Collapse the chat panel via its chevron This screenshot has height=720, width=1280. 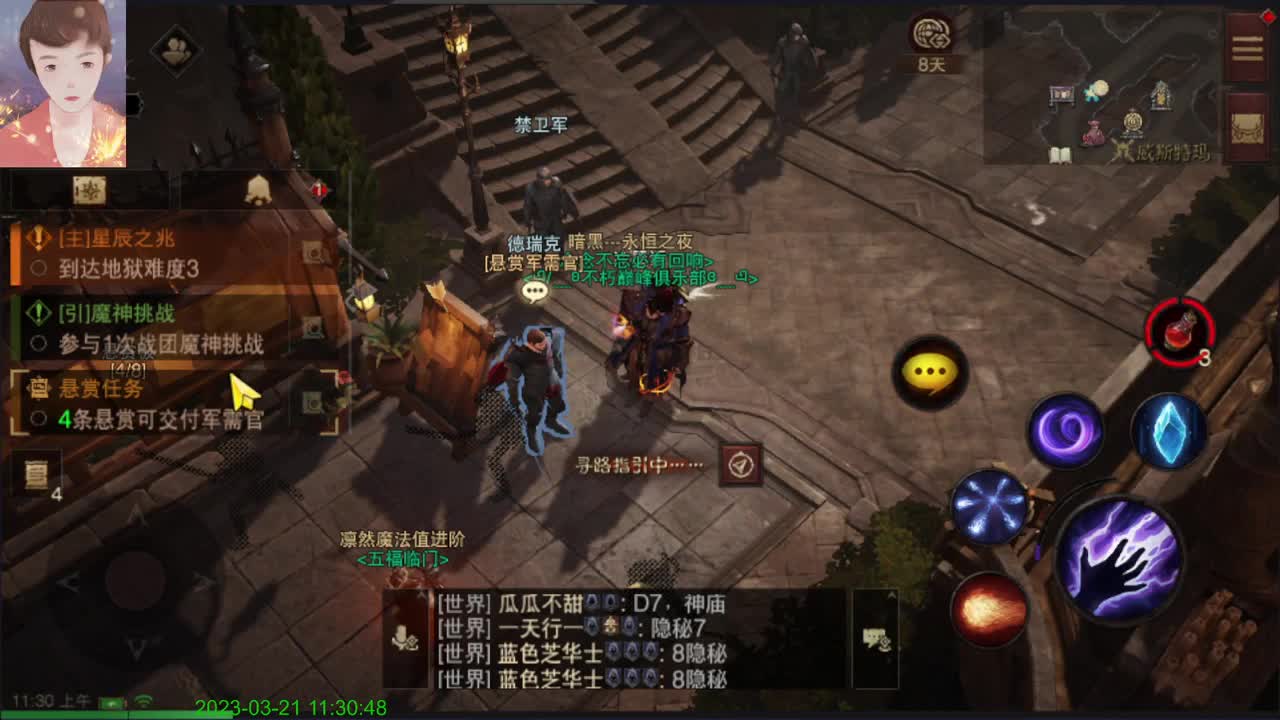pos(420,595)
